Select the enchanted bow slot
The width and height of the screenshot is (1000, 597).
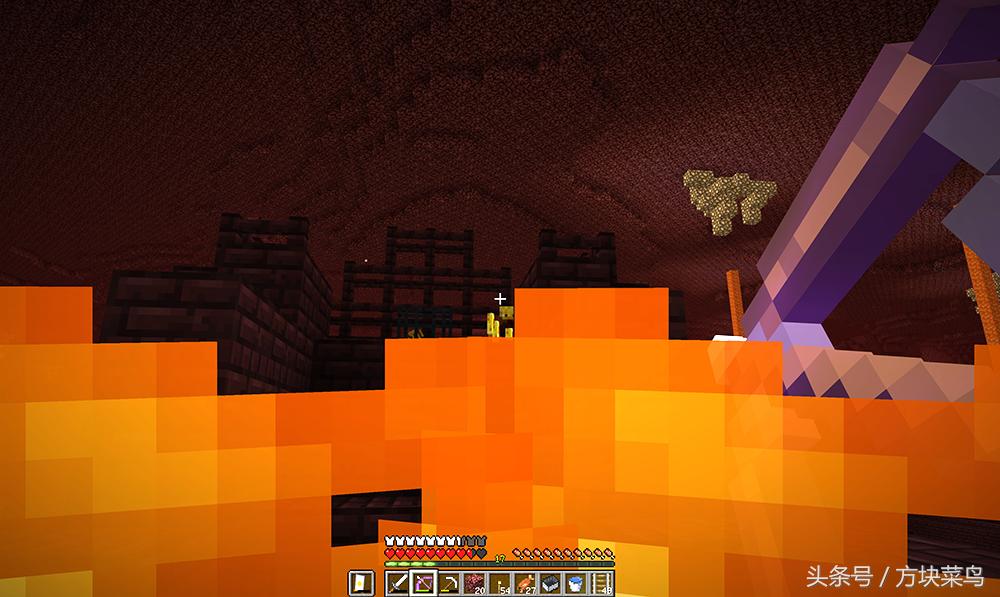click(423, 582)
